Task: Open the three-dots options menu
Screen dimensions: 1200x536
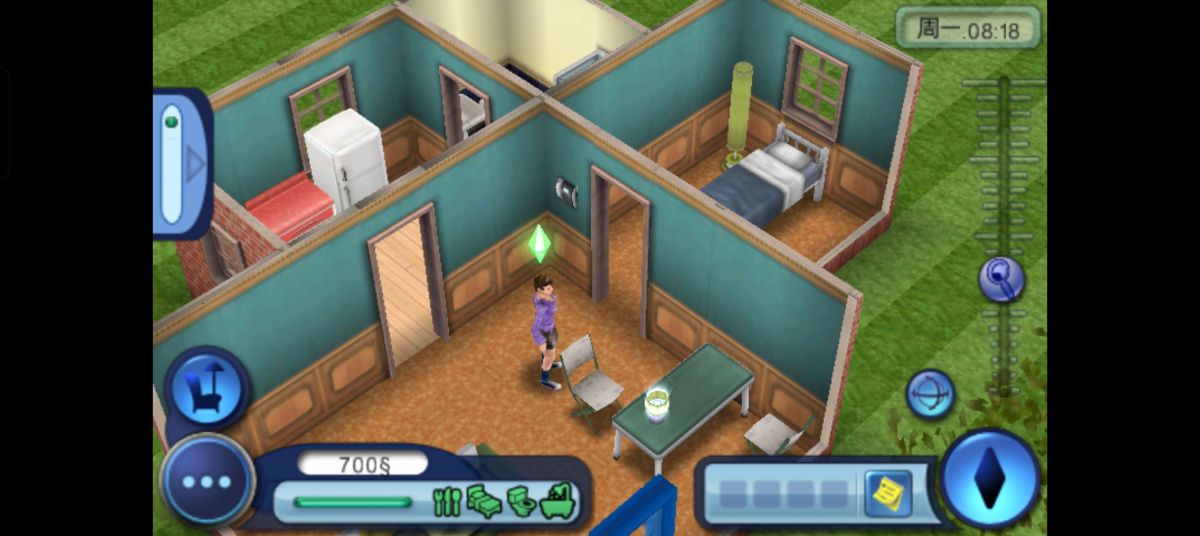Action: (207, 482)
